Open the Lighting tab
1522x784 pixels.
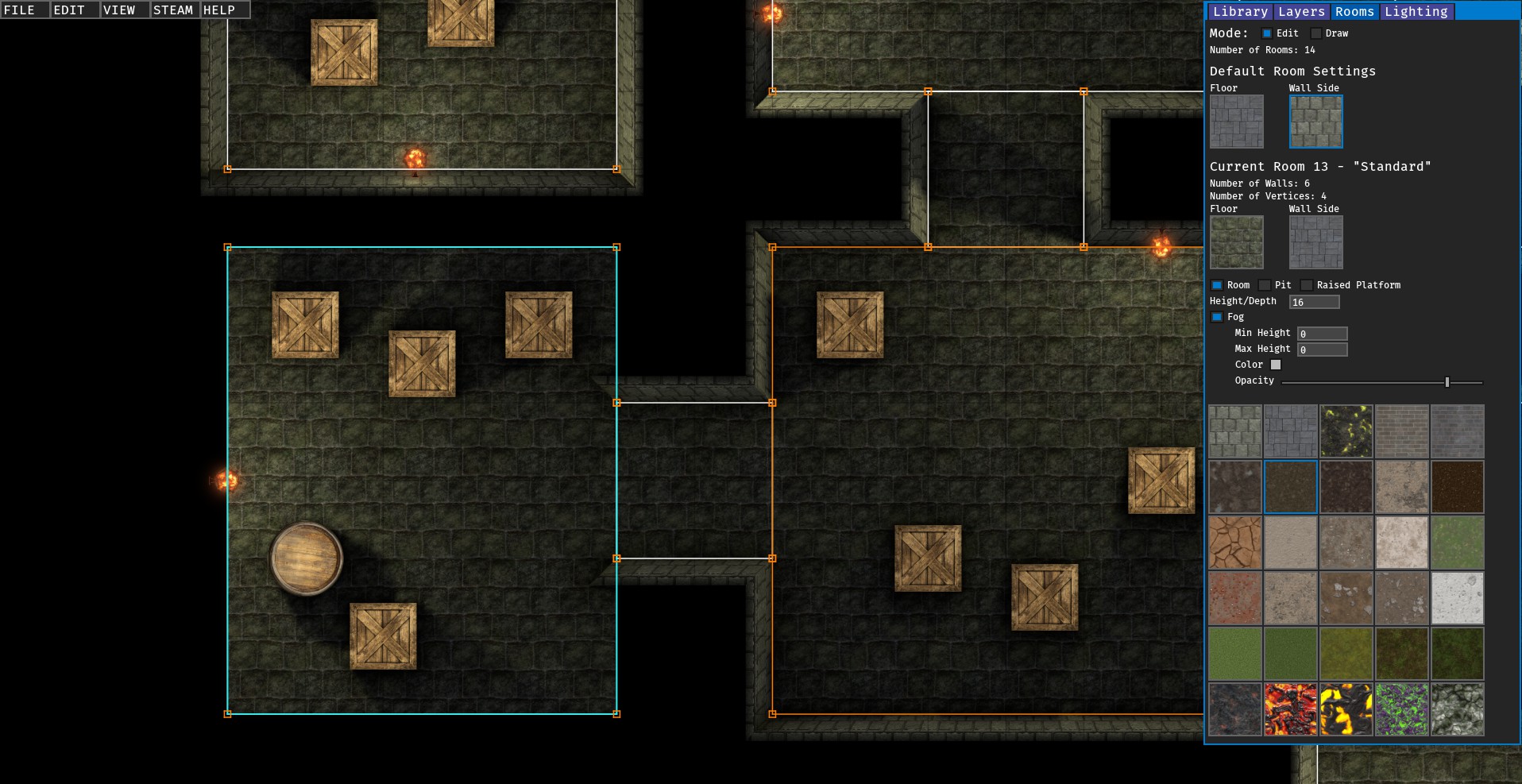[x=1416, y=11]
